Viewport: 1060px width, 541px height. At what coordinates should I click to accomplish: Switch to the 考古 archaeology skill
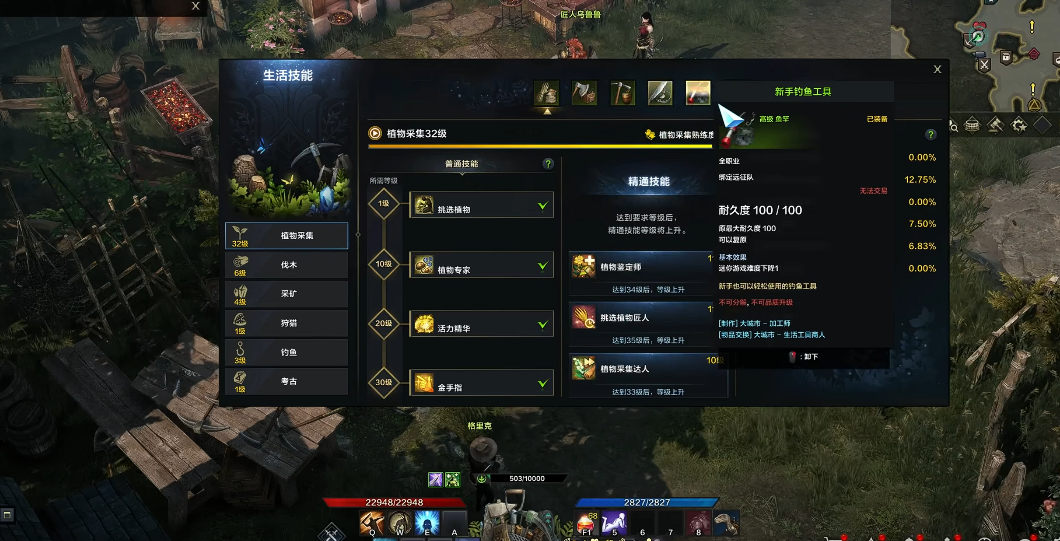pyautogui.click(x=287, y=381)
